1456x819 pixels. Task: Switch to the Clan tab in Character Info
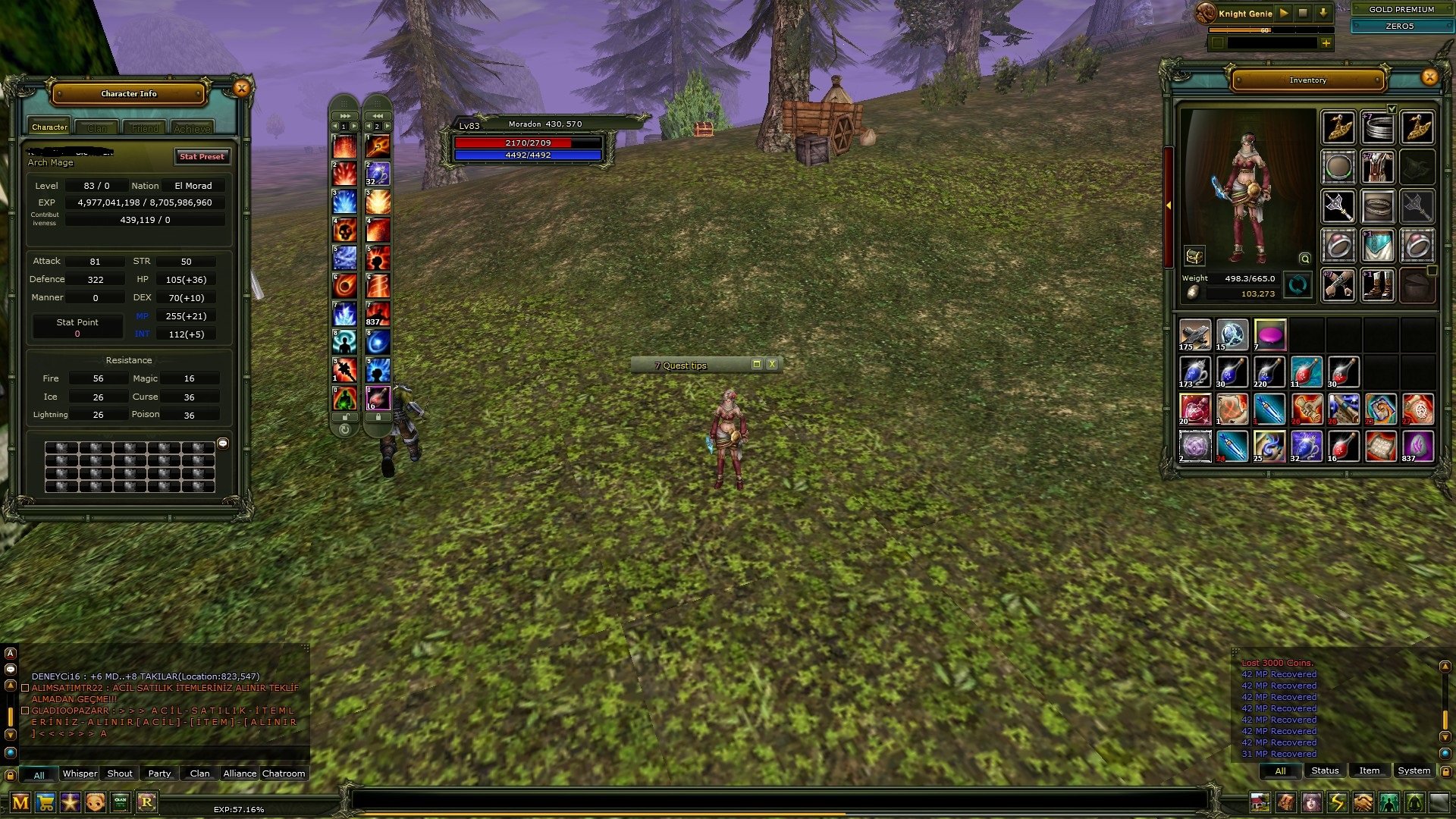point(96,127)
